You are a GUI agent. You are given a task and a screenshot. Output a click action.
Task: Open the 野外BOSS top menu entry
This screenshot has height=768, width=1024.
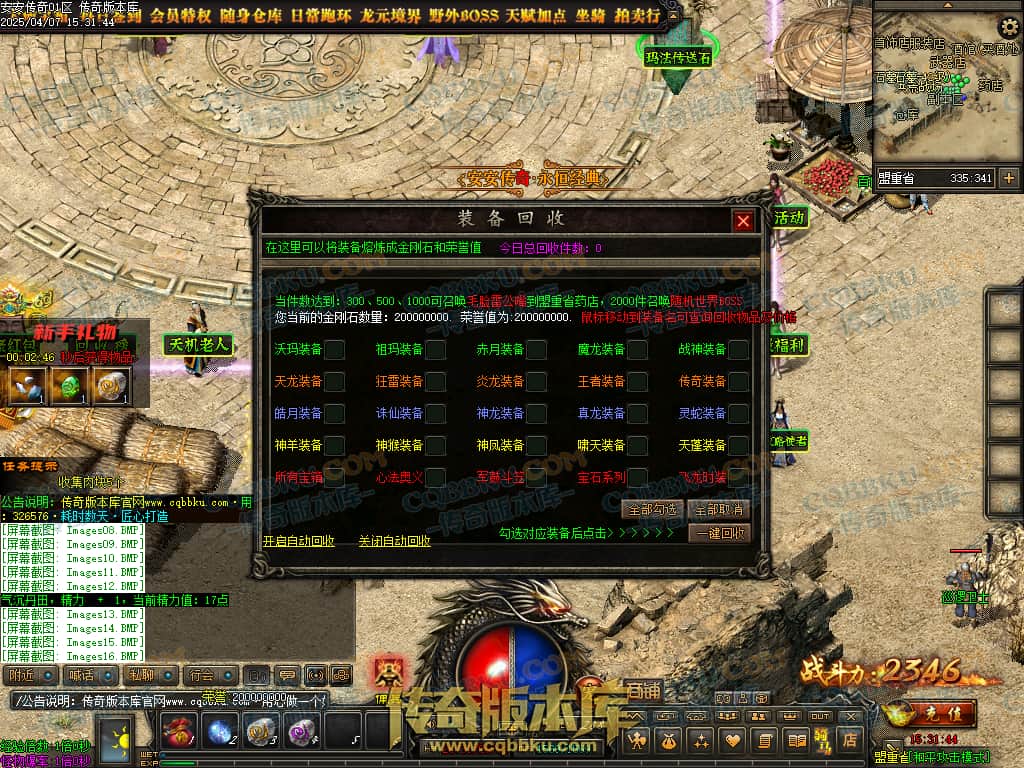[463, 16]
